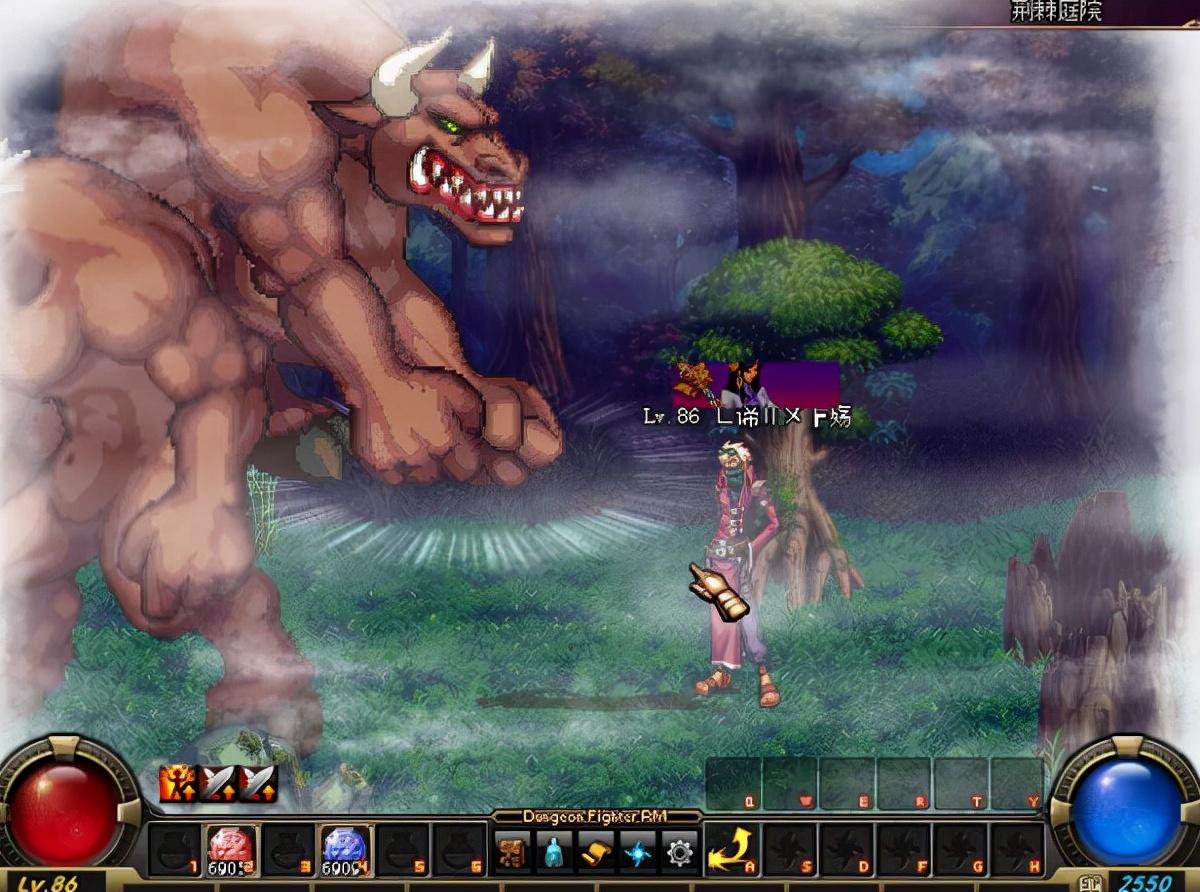Select the player portrait above the character name

tap(742, 383)
